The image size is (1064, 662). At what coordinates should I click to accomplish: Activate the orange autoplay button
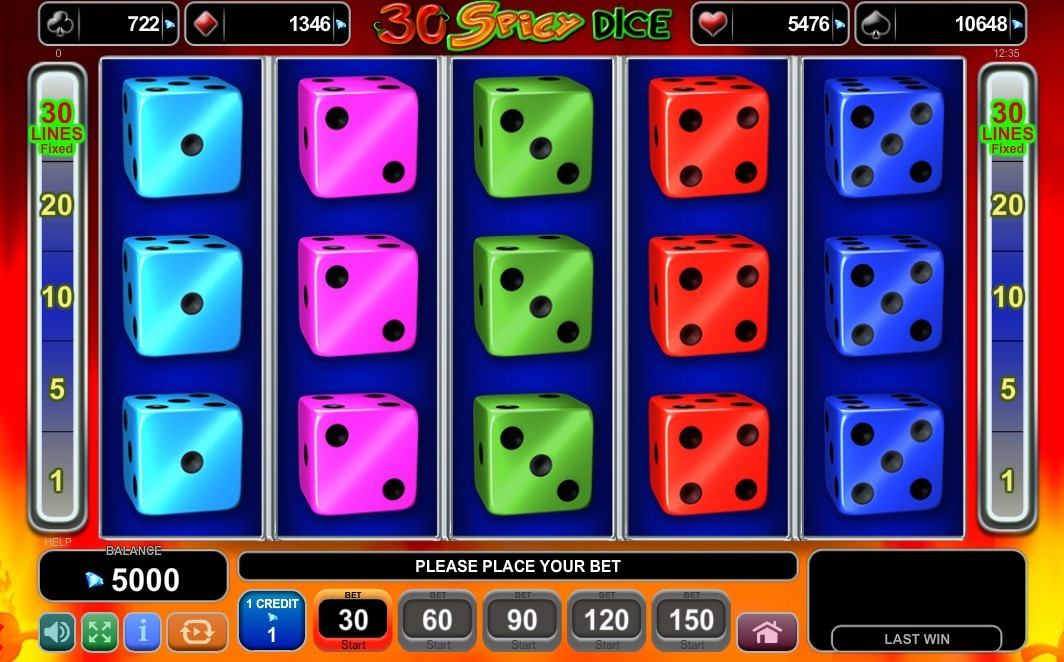point(197,632)
